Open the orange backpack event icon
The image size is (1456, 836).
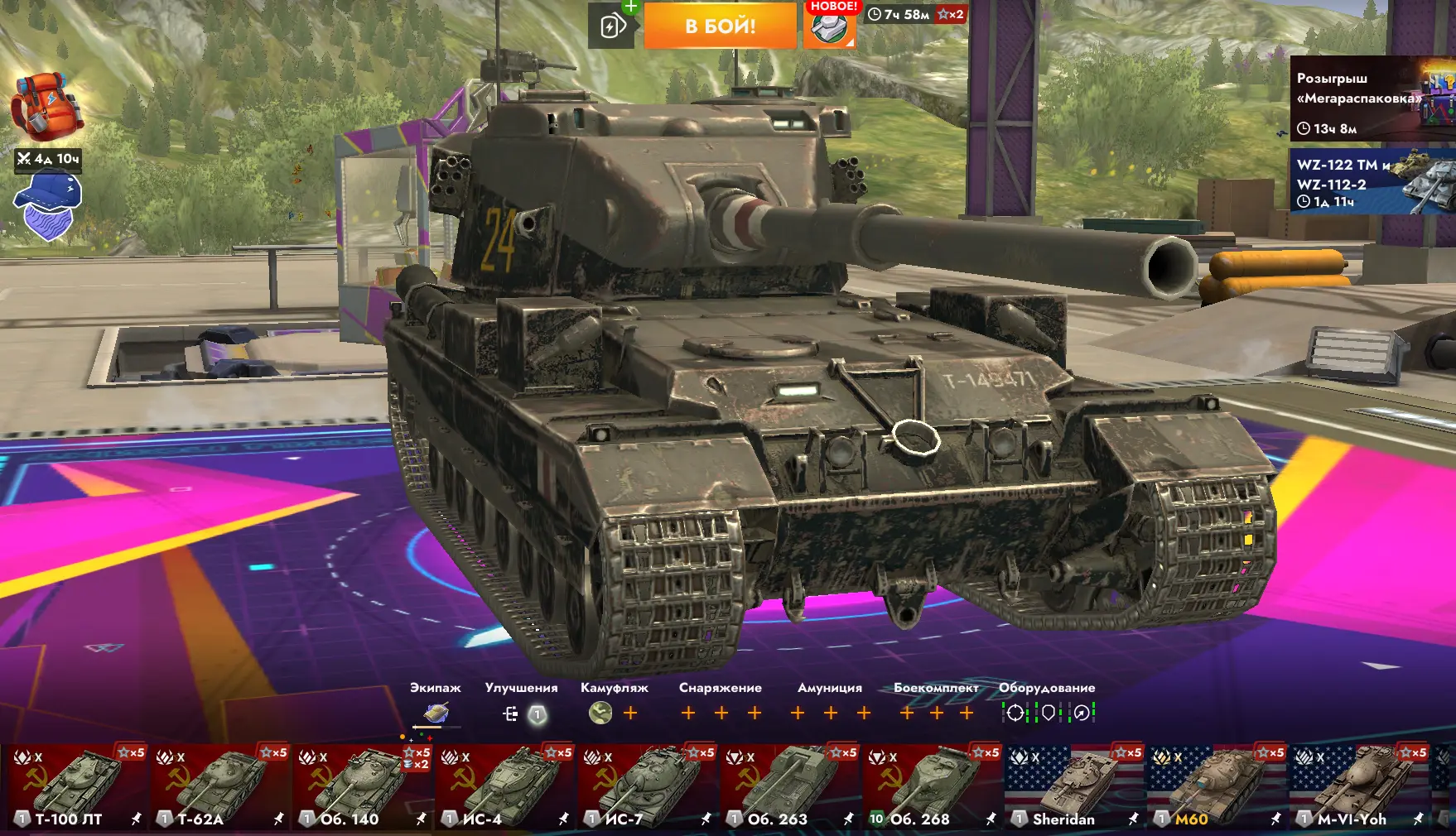(46, 108)
